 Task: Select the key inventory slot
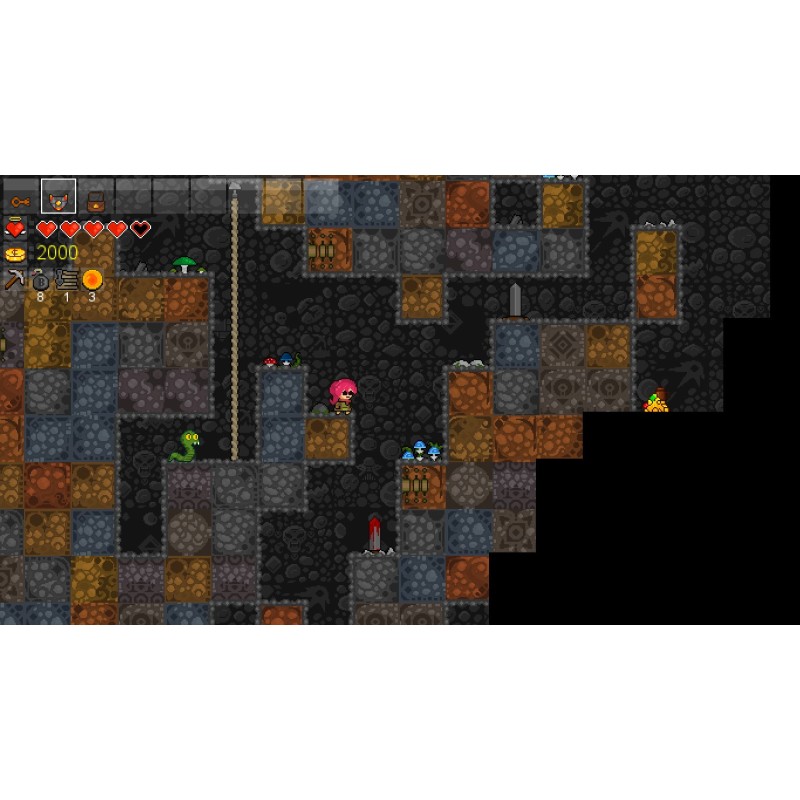point(20,198)
